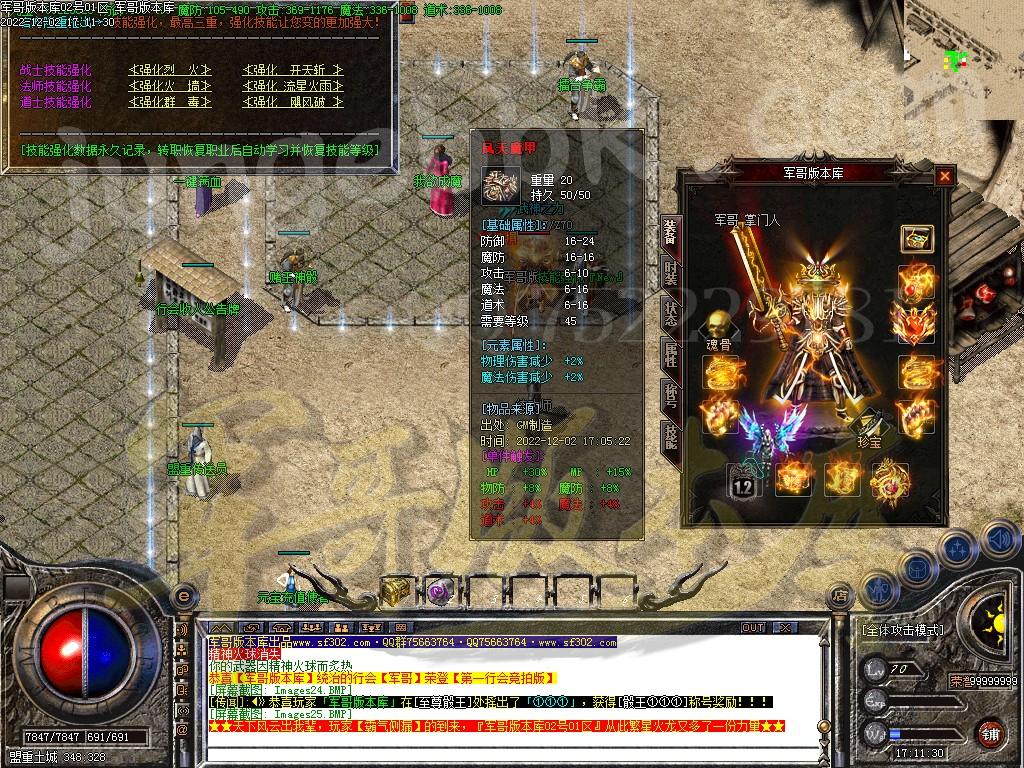Choose the 强化火墙 mage upgrade
The height and width of the screenshot is (768, 1024).
[x=170, y=86]
